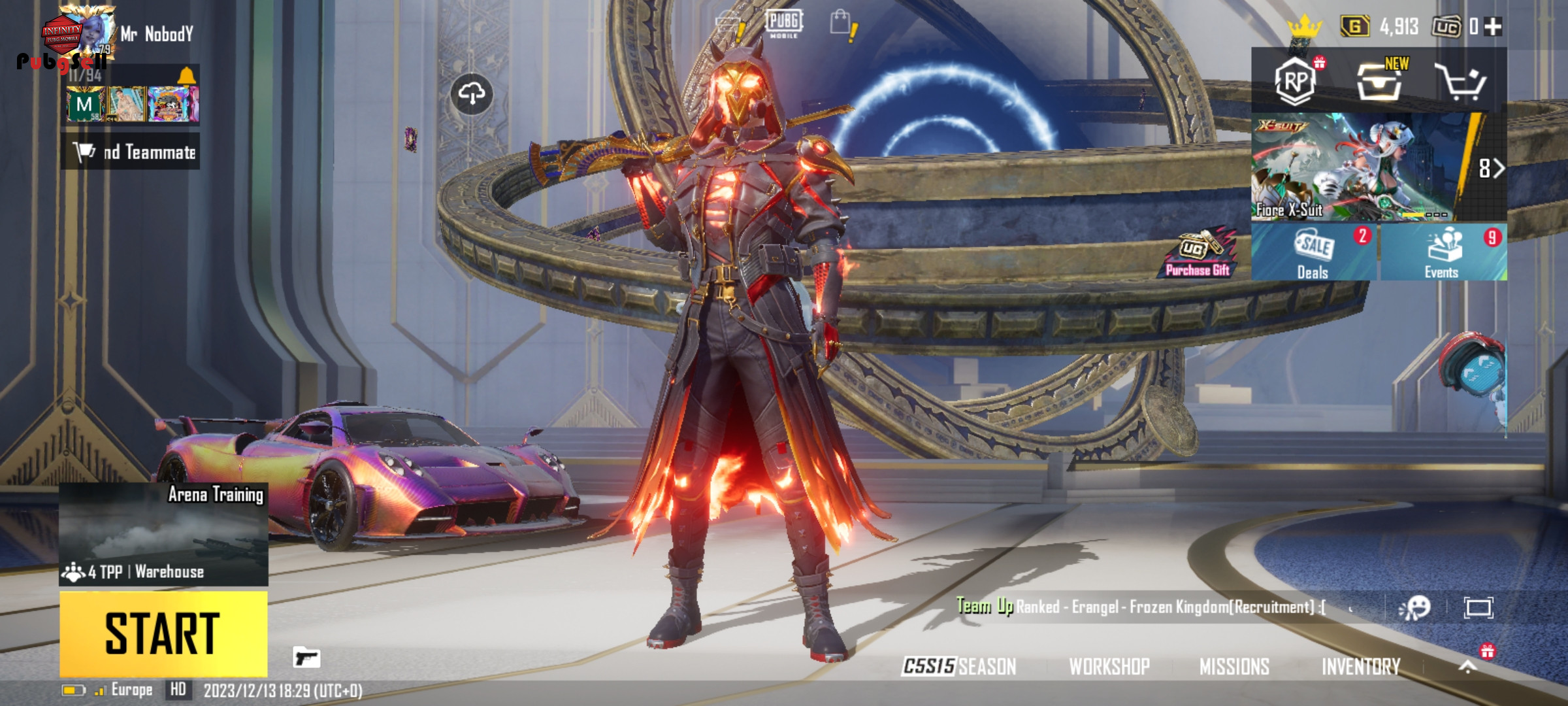Open the shopping cart shop
This screenshot has height=706, width=1568.
pyautogui.click(x=1461, y=82)
